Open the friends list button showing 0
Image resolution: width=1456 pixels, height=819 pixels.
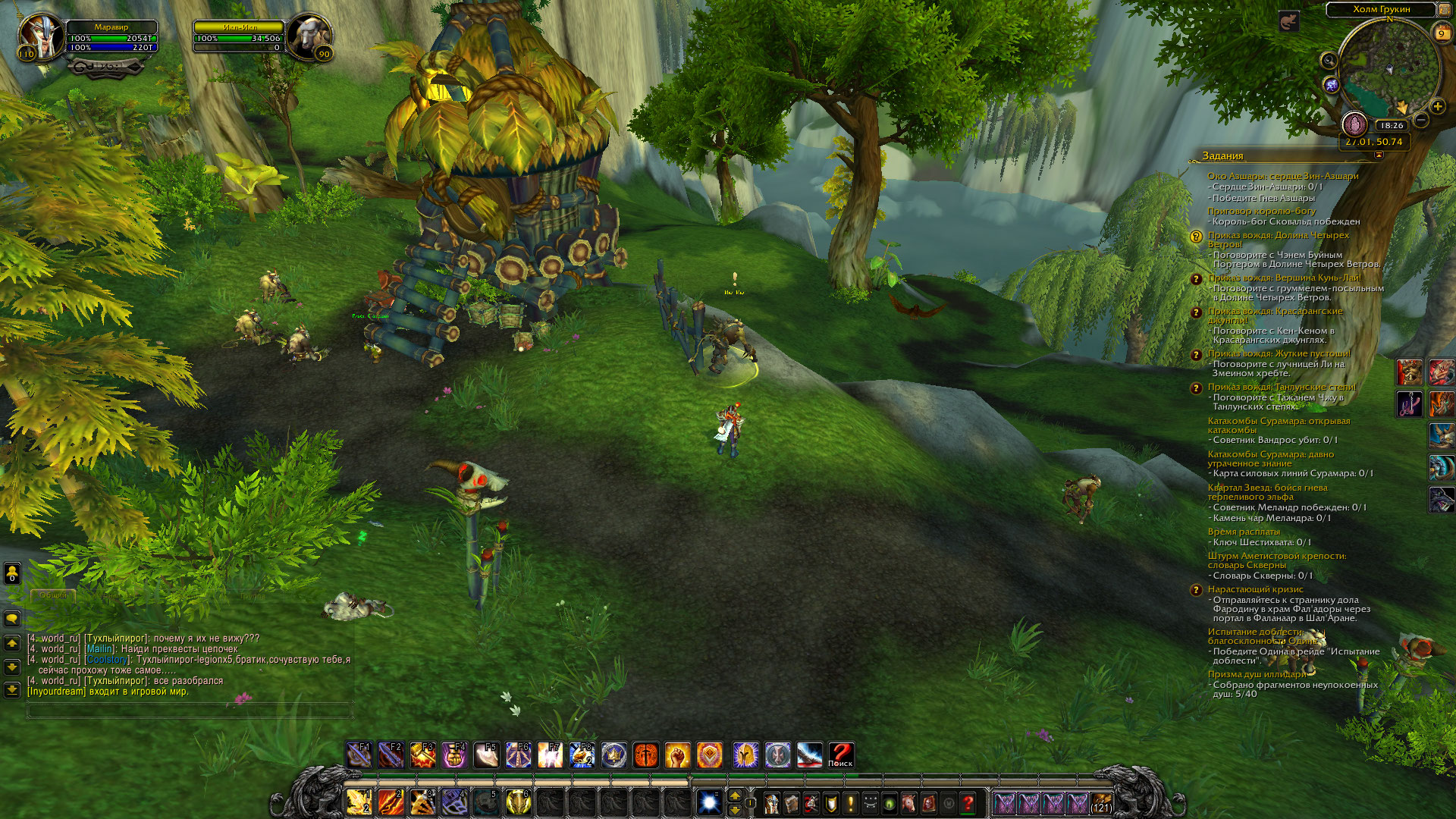12,573
